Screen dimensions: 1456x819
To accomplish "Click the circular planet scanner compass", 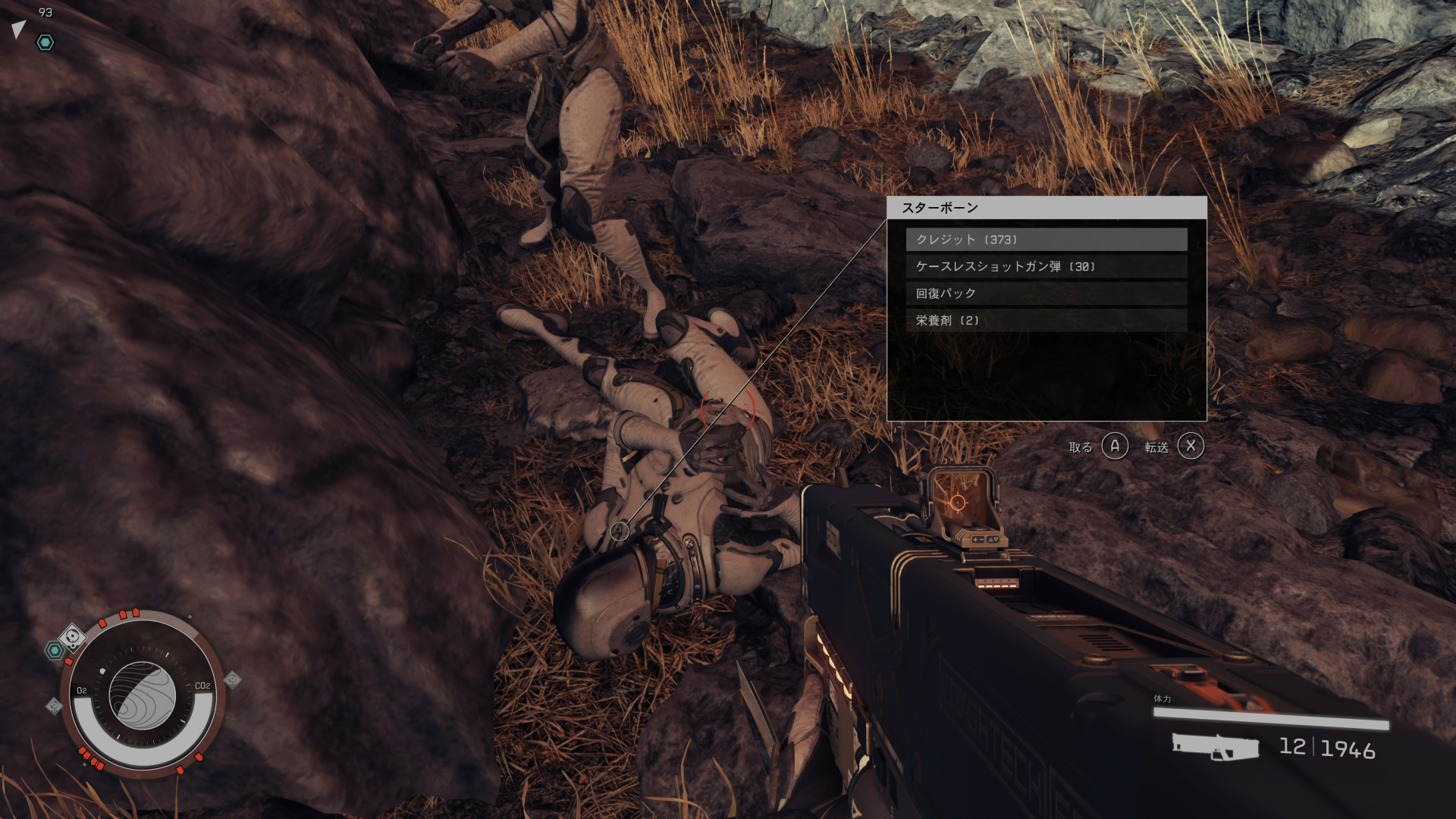I will pos(142,695).
